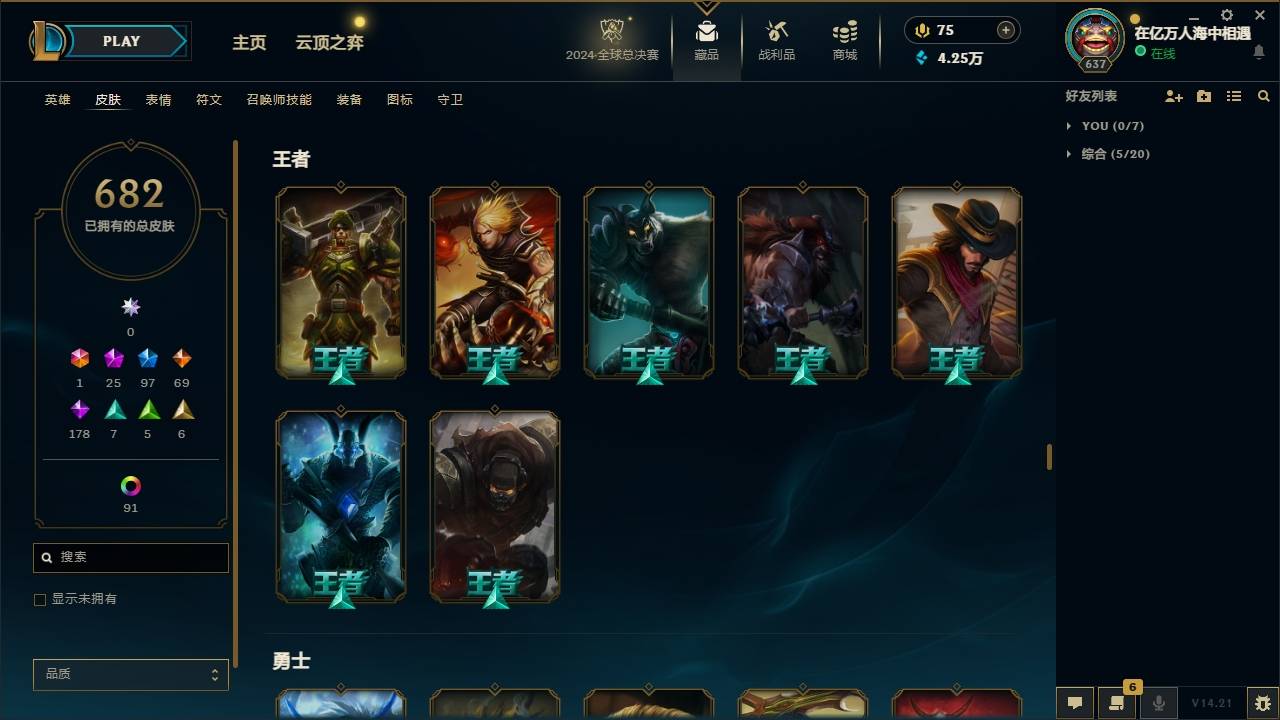
Task: Open the 品质 quality dropdown
Action: click(130, 674)
